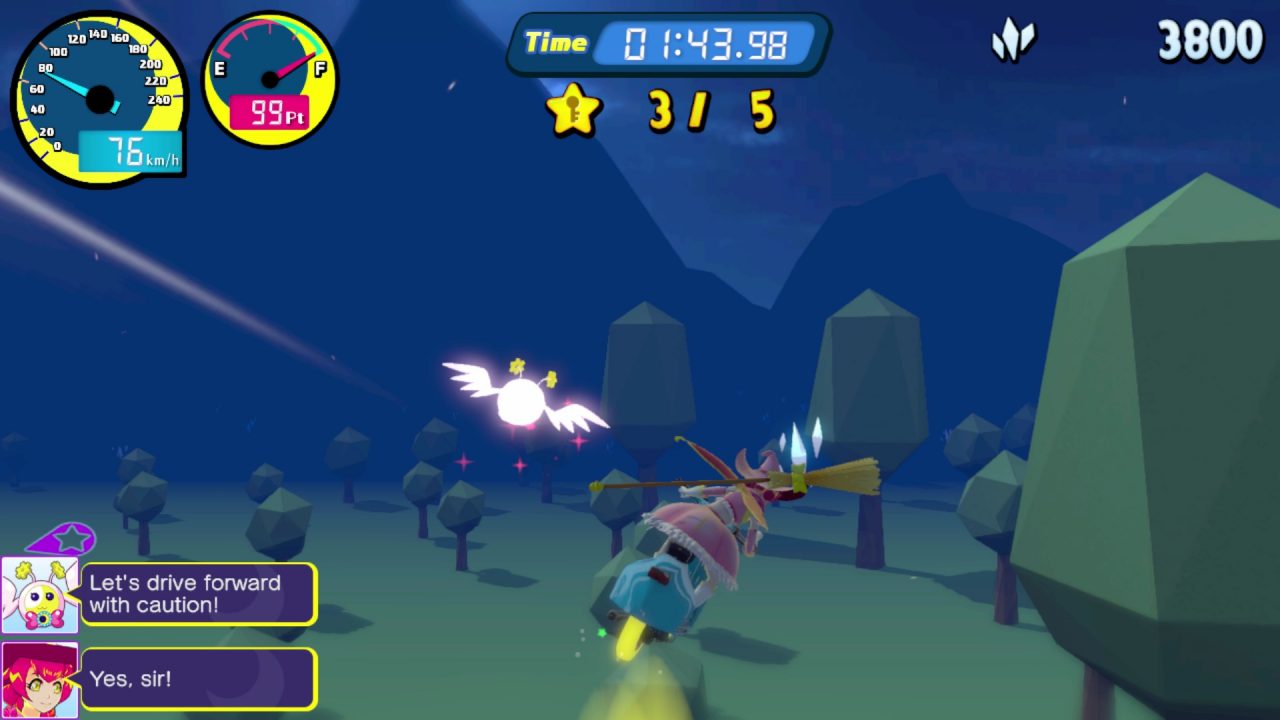Click the "Let's drive forward with caution!" bubble
Image resolution: width=1280 pixels, height=720 pixels.
(x=198, y=594)
